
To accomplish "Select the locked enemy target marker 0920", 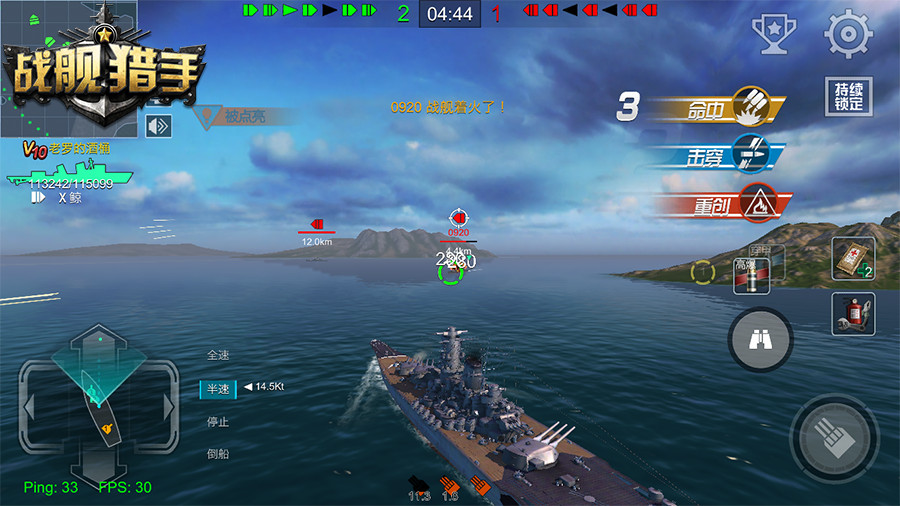I will point(458,220).
